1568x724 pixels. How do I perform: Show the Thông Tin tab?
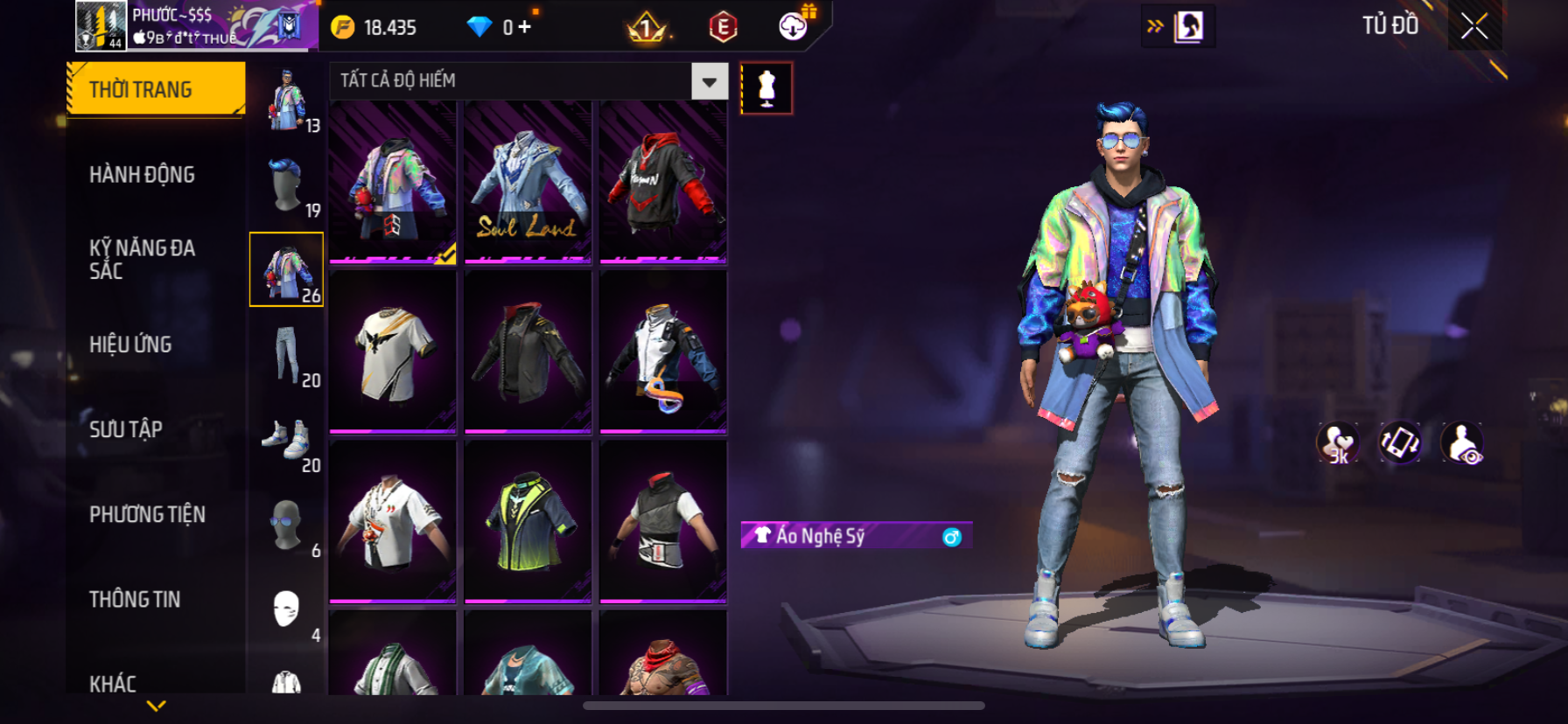coord(135,599)
